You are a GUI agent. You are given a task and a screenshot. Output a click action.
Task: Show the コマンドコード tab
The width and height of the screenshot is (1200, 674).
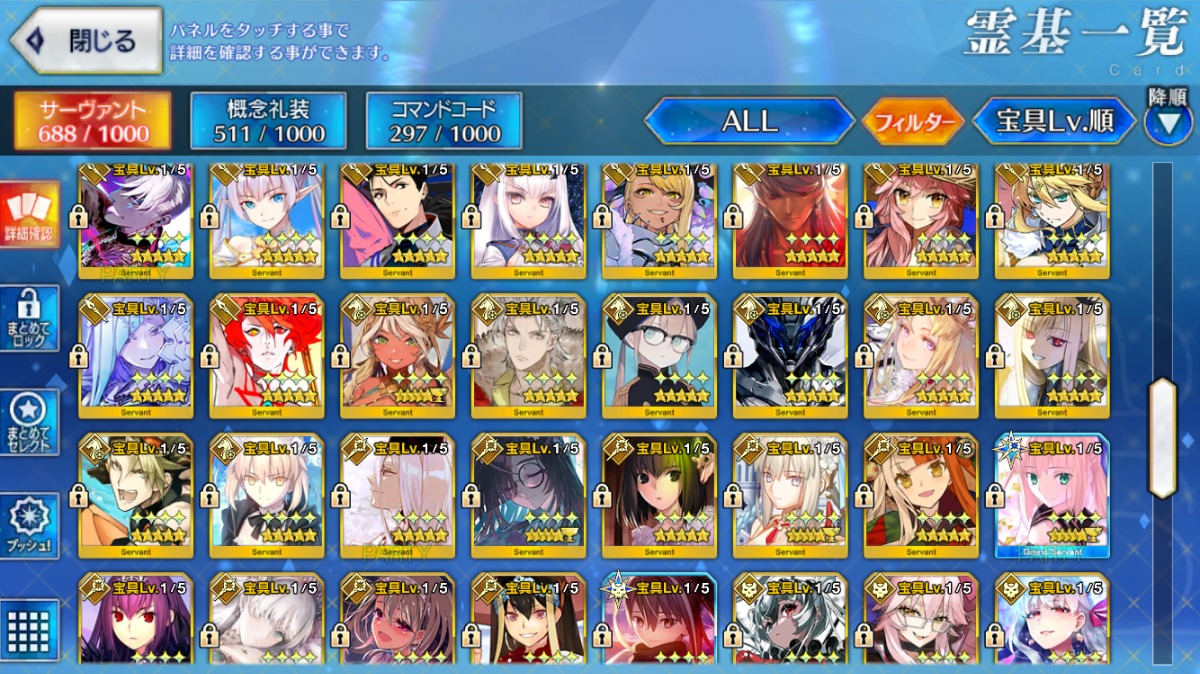[444, 121]
